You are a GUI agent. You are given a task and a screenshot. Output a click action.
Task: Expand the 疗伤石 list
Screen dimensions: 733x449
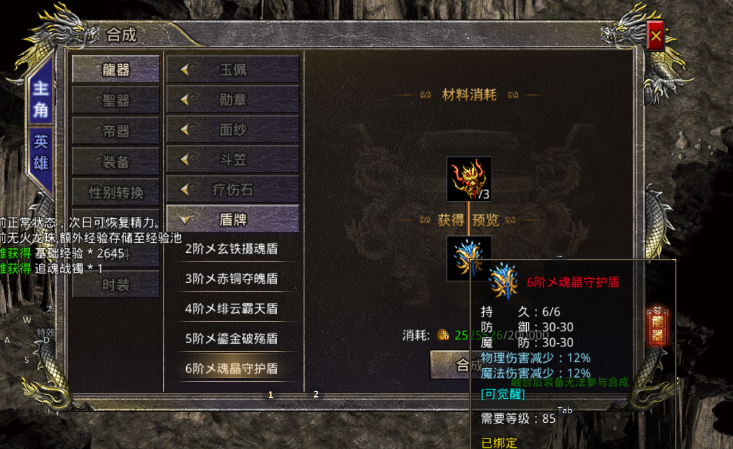click(232, 189)
